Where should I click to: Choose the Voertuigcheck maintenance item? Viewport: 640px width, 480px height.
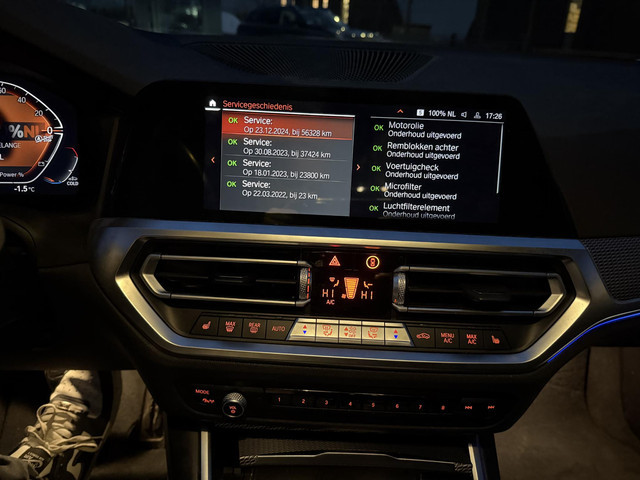coord(420,170)
